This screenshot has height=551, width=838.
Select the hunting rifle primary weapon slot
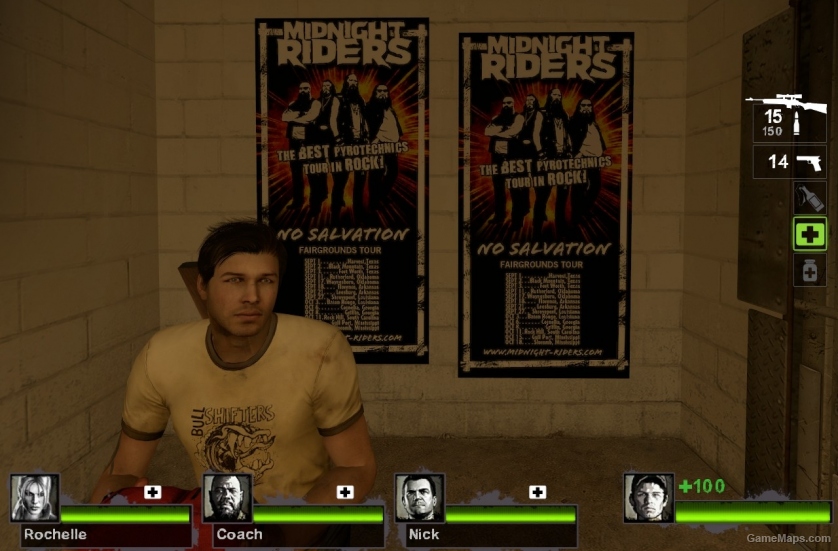(789, 116)
